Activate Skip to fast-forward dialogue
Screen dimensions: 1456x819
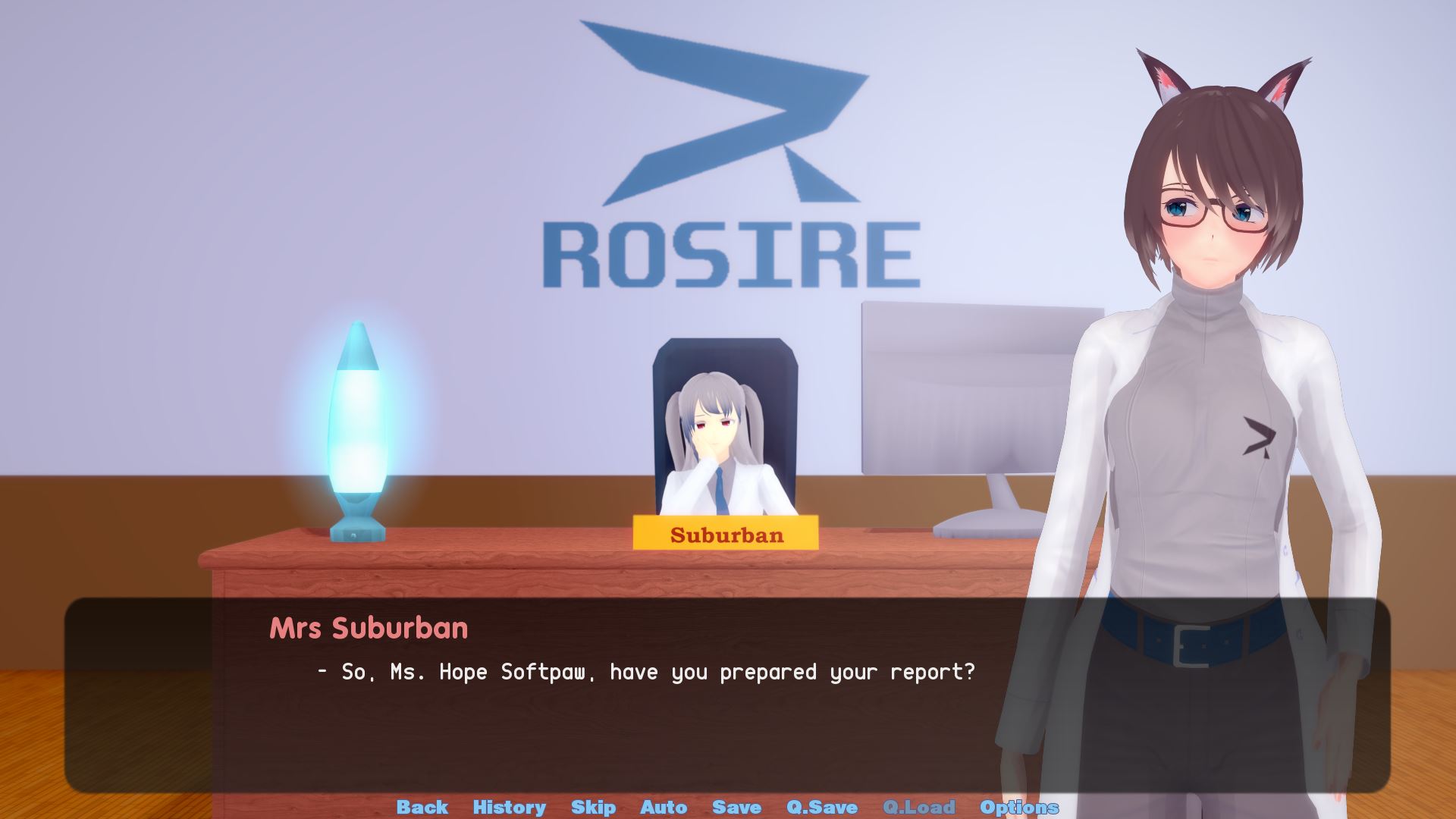coord(593,807)
